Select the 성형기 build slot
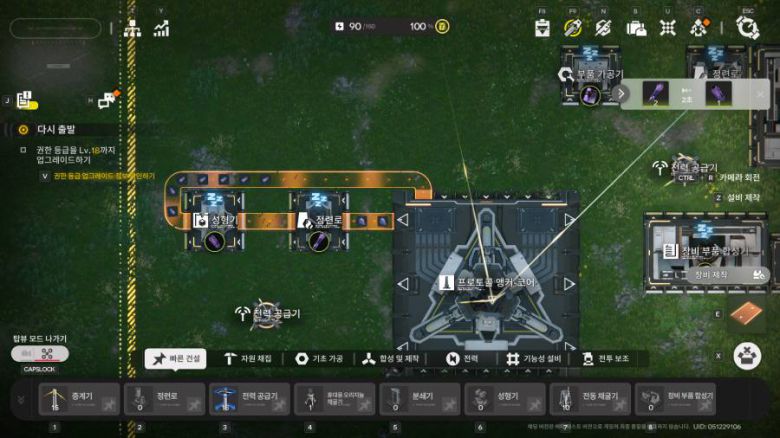Screen dimensions: 780x438 coord(505,399)
